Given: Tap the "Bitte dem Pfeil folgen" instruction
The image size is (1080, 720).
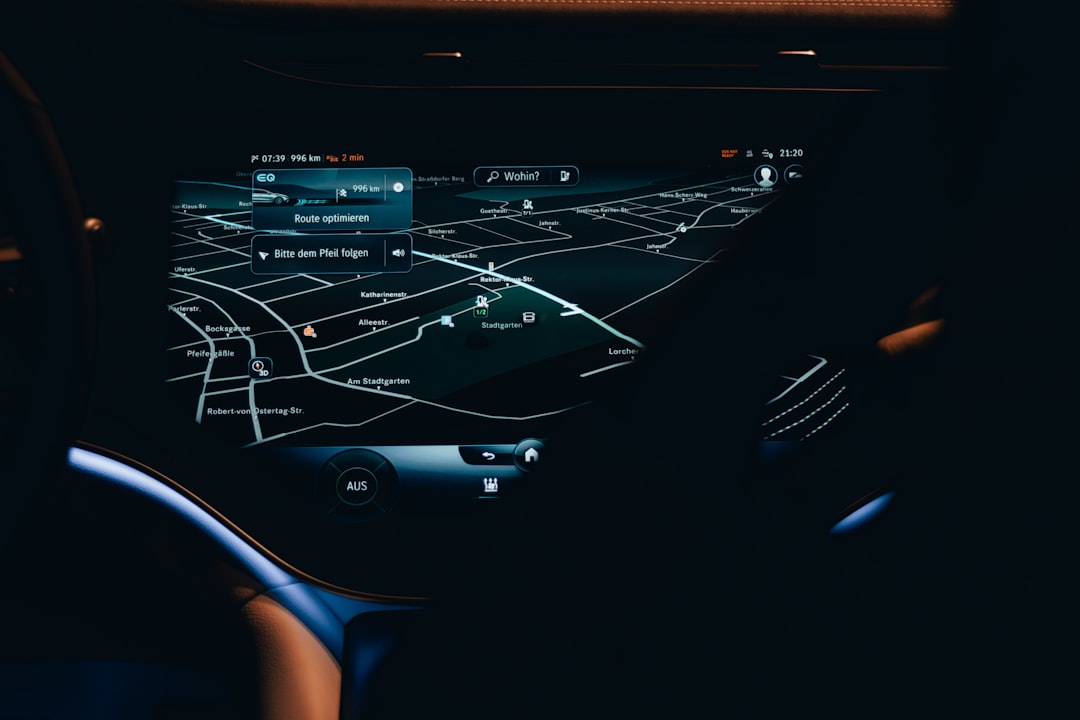Looking at the screenshot, I should tap(320, 254).
